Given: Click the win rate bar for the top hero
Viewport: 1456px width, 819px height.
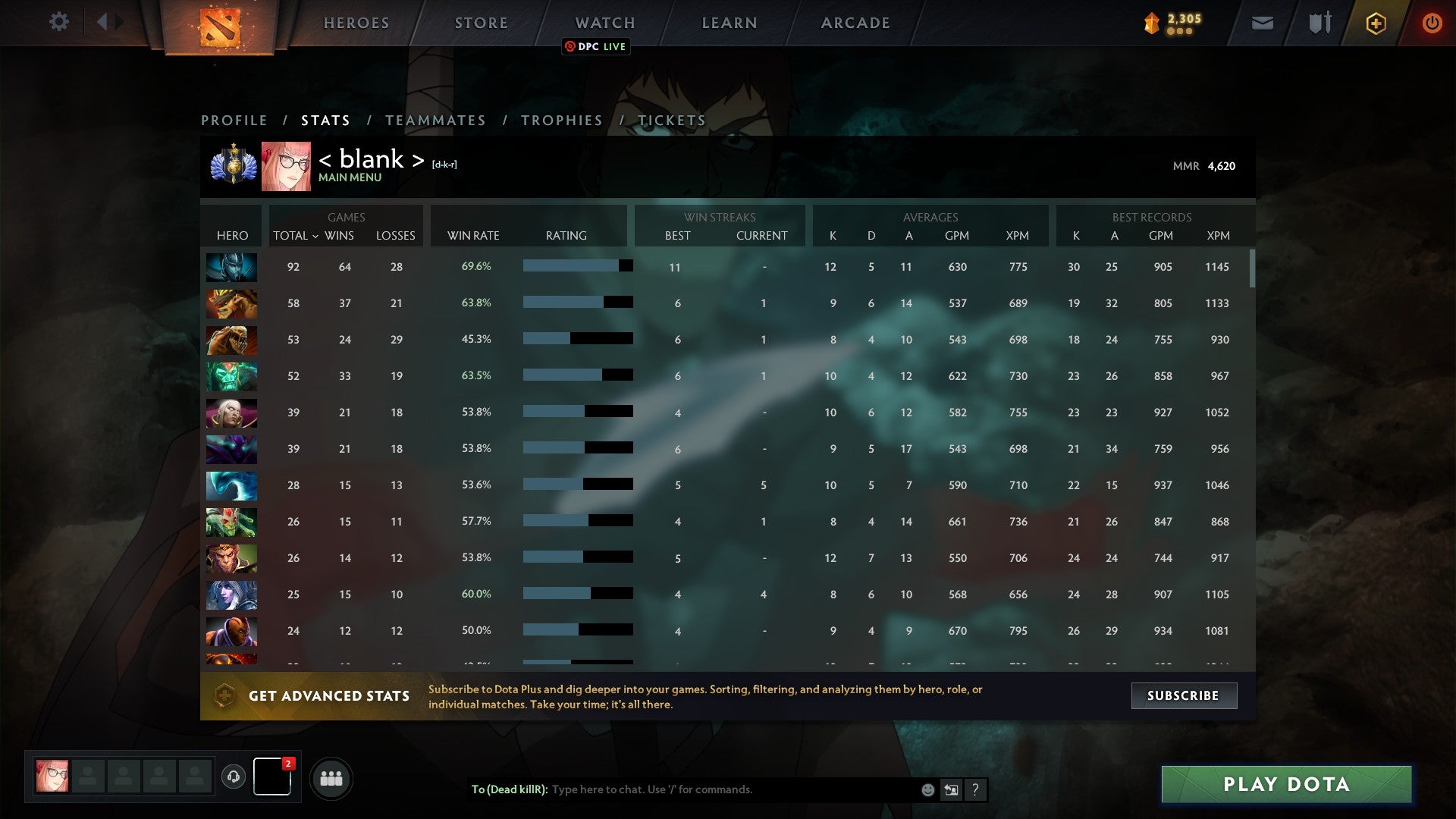Looking at the screenshot, I should [576, 266].
